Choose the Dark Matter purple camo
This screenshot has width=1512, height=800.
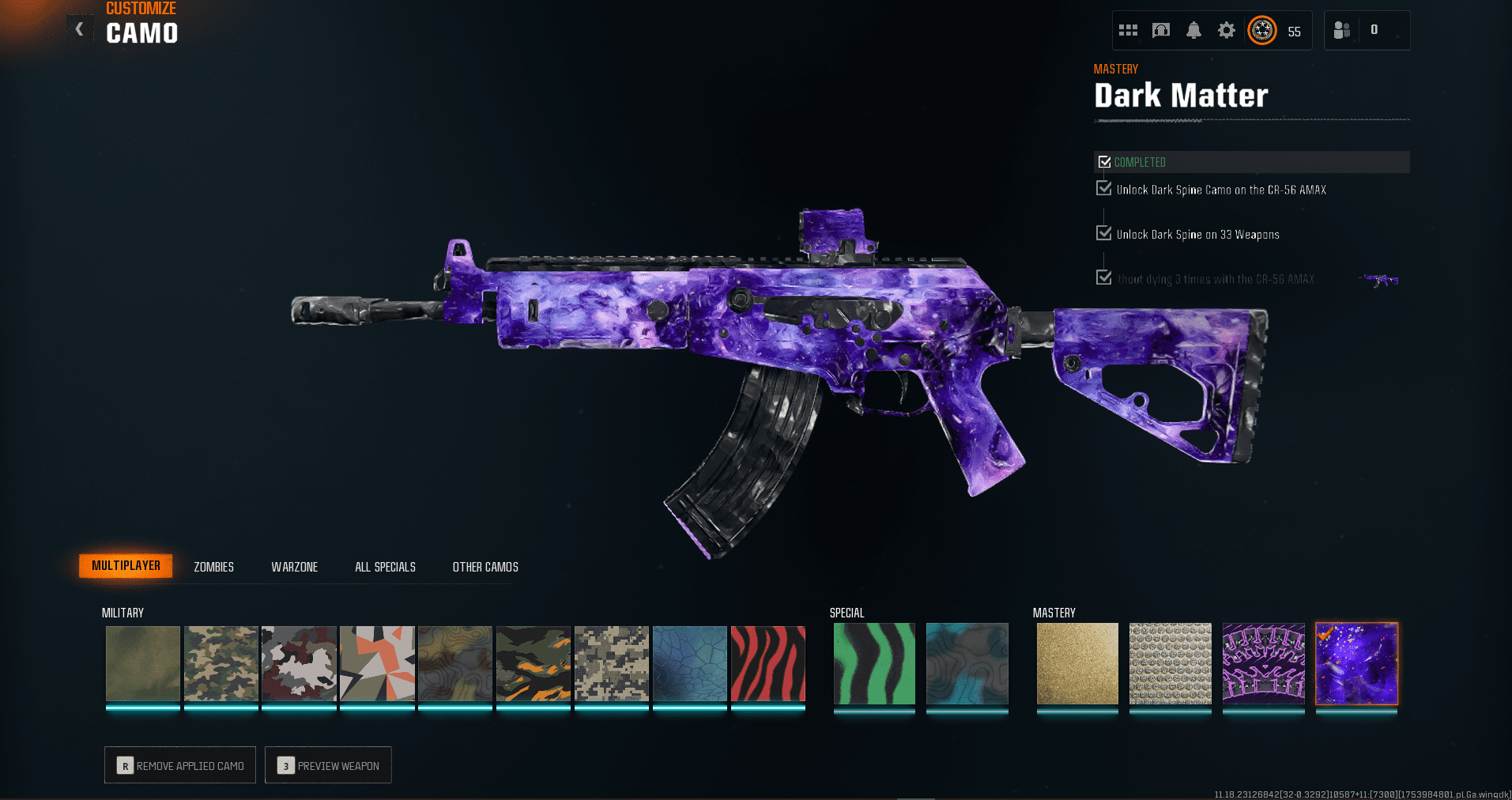[x=1356, y=663]
